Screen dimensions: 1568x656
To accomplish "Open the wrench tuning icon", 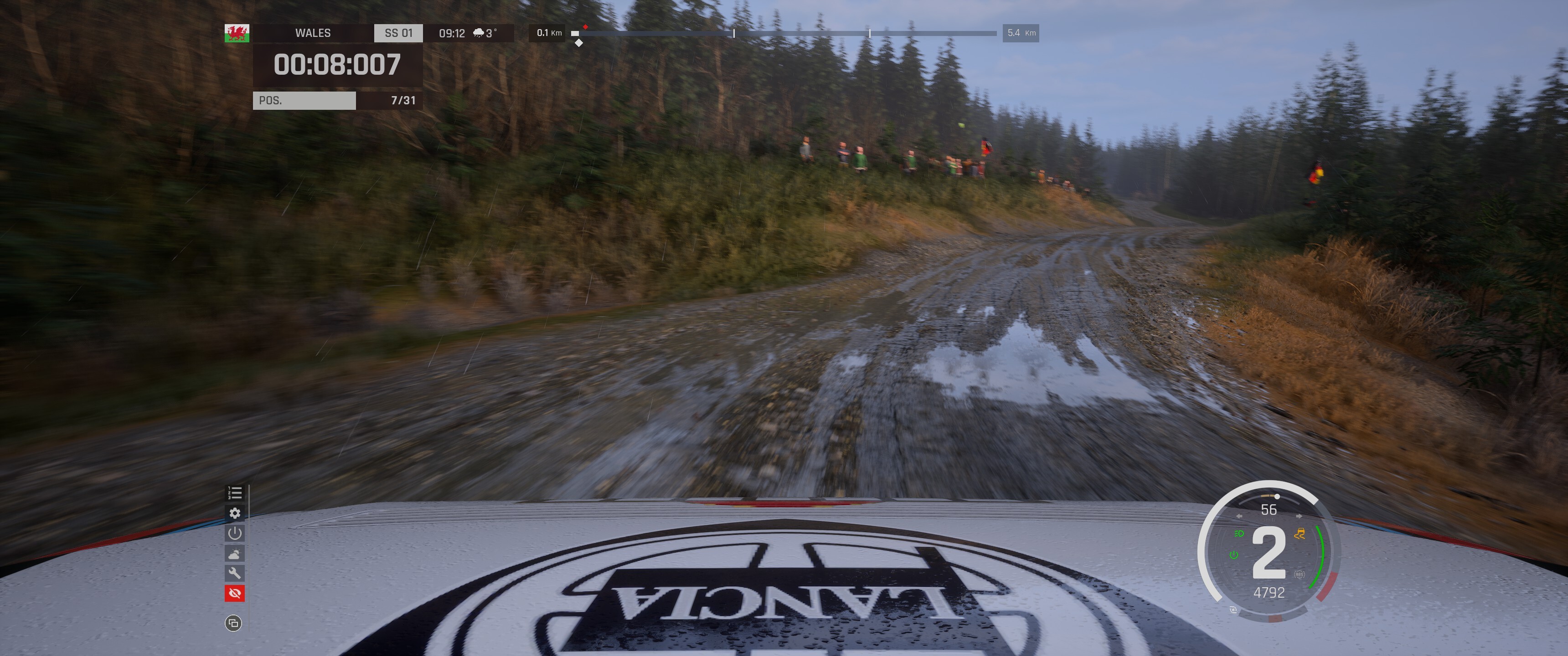I will pyautogui.click(x=235, y=573).
